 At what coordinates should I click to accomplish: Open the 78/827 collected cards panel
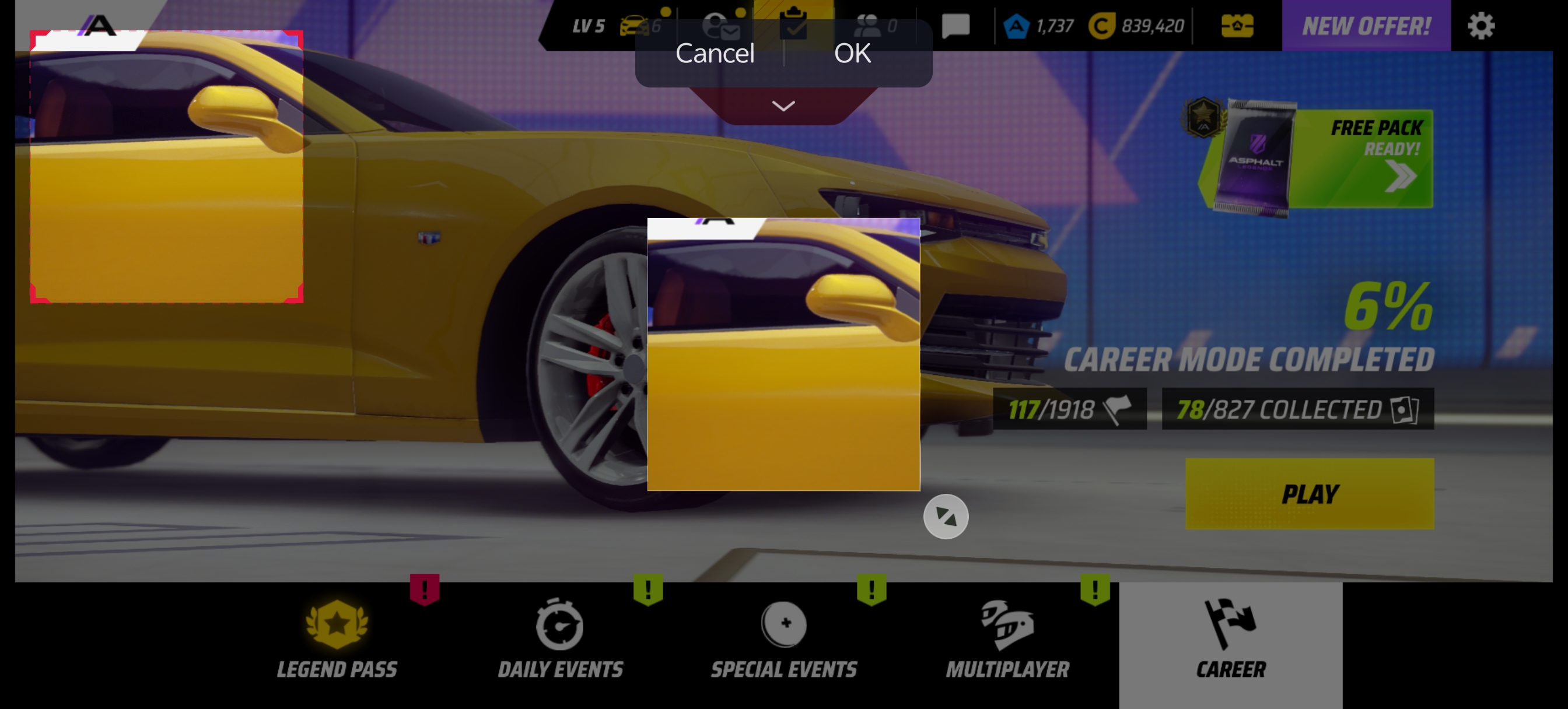pos(1297,409)
